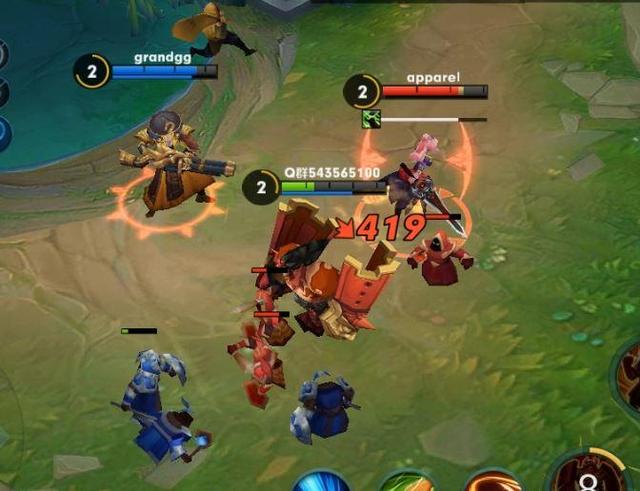Use the green leaf skill icon

click(407, 484)
